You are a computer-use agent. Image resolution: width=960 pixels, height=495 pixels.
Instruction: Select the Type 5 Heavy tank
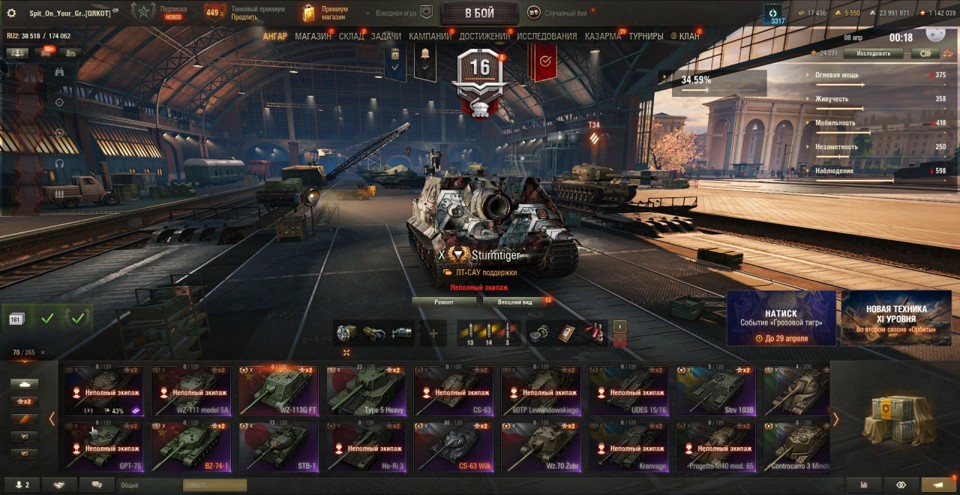[366, 390]
